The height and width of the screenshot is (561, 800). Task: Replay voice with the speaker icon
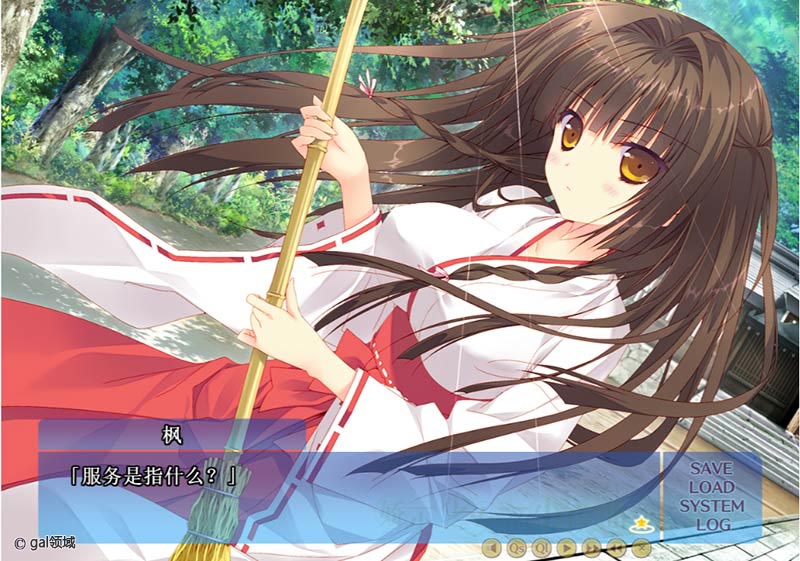point(491,547)
